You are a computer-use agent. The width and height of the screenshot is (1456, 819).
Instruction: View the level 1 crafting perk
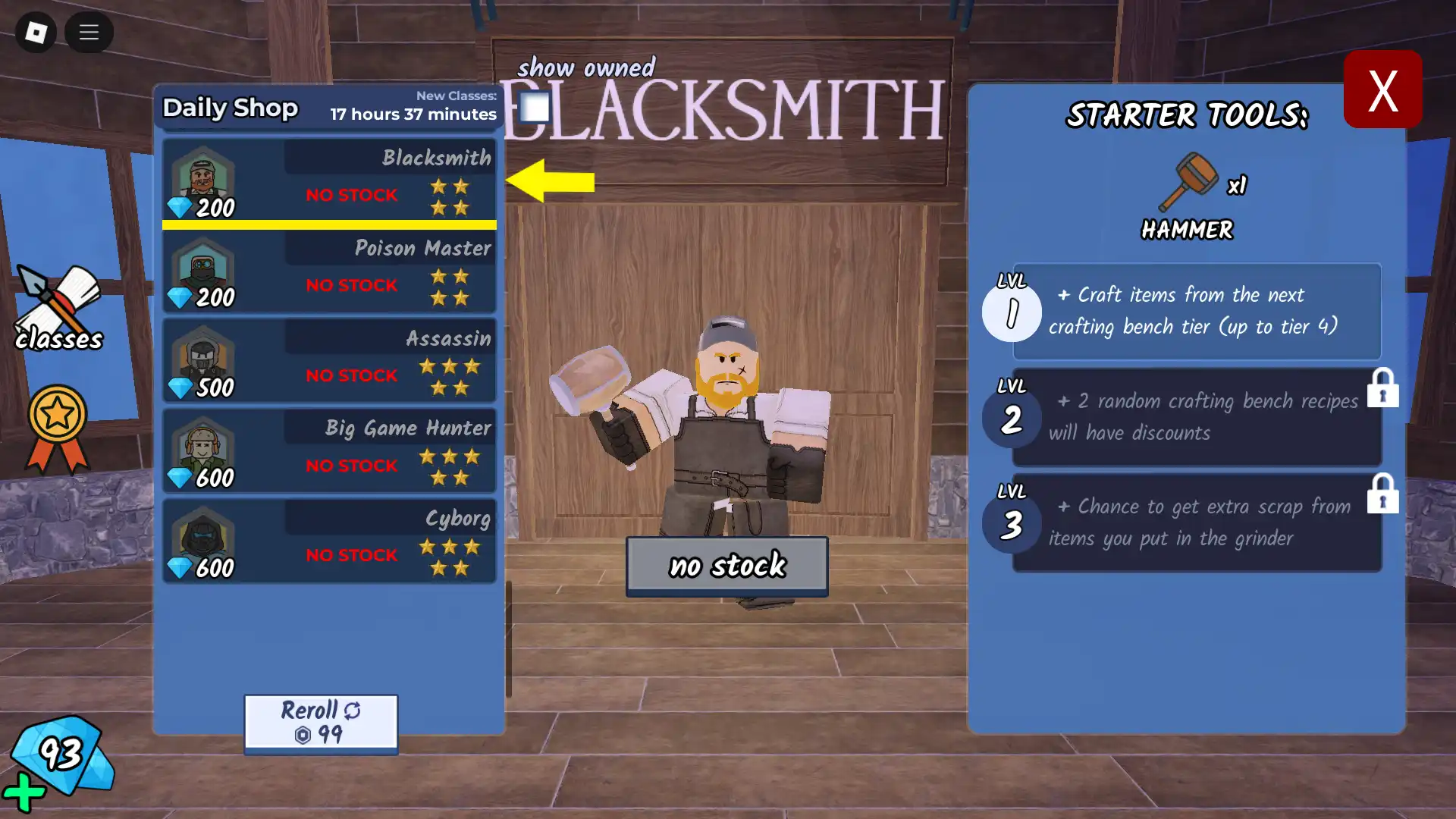(1196, 311)
